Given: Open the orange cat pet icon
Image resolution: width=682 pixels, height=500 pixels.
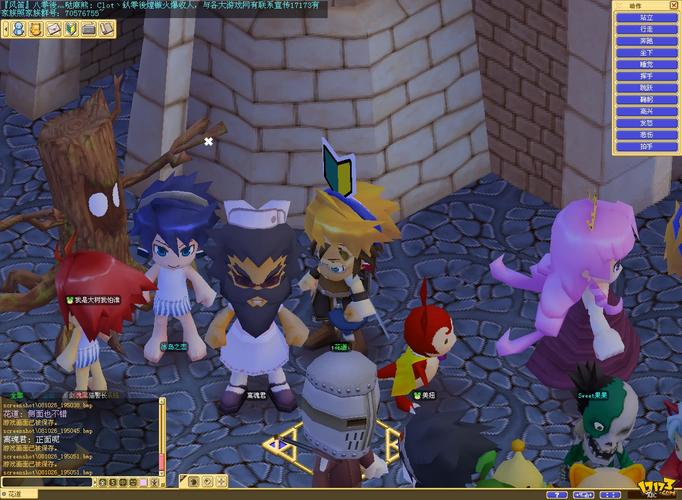Looking at the screenshot, I should point(35,30).
